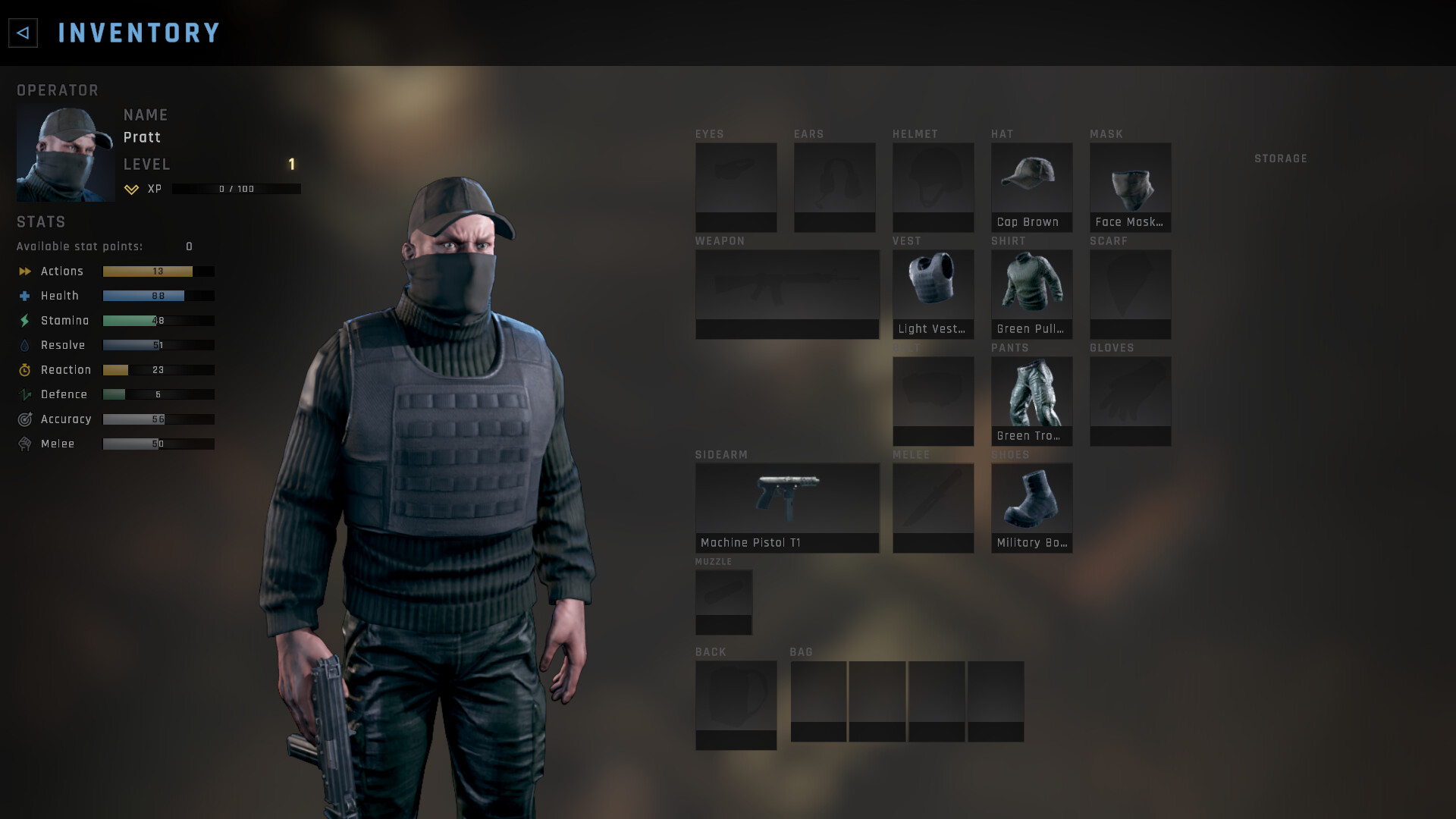Click the Resolve droplet icon
Screen dimensions: 1456x819
[24, 345]
